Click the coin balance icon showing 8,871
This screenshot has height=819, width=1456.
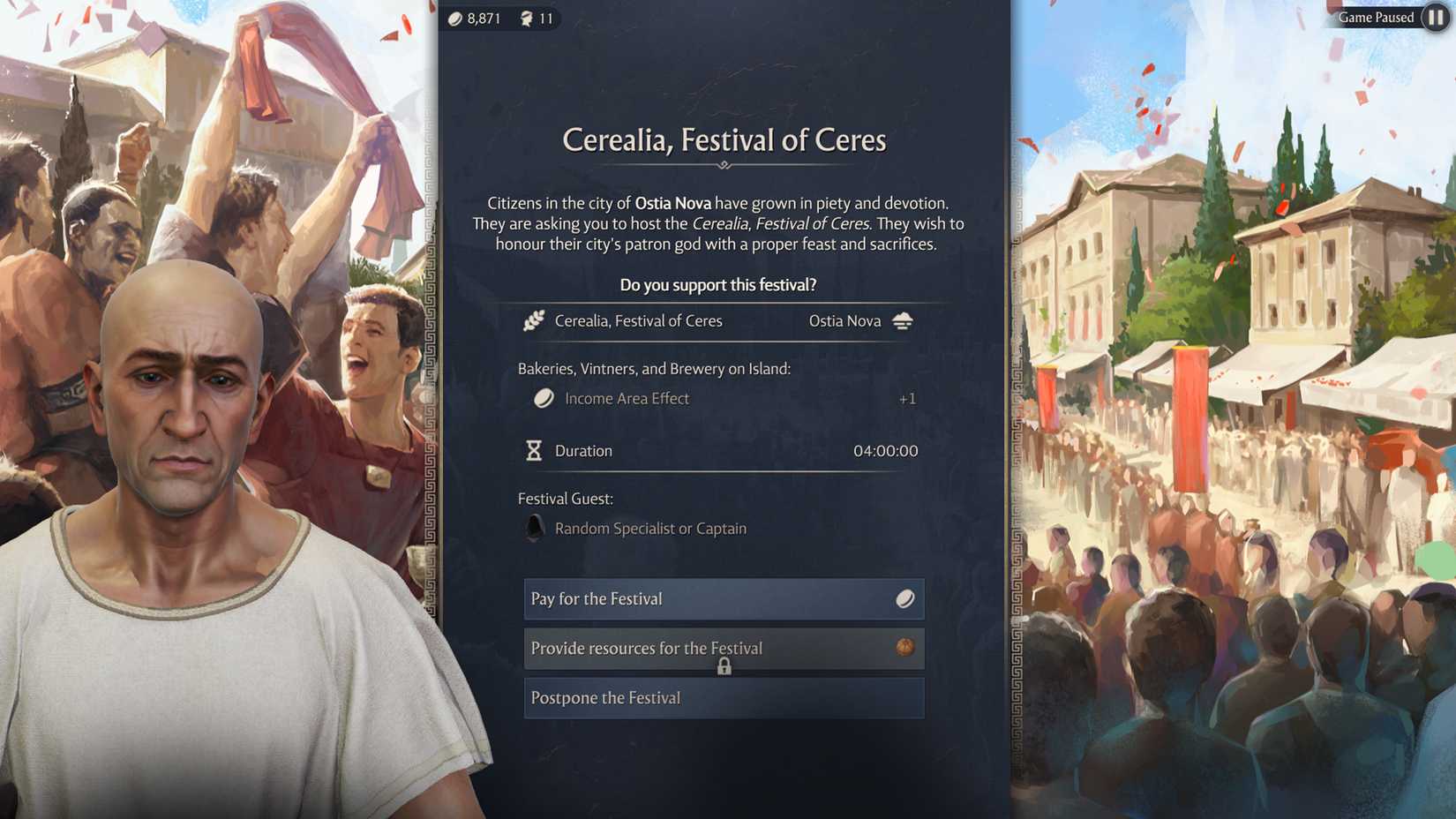454,19
